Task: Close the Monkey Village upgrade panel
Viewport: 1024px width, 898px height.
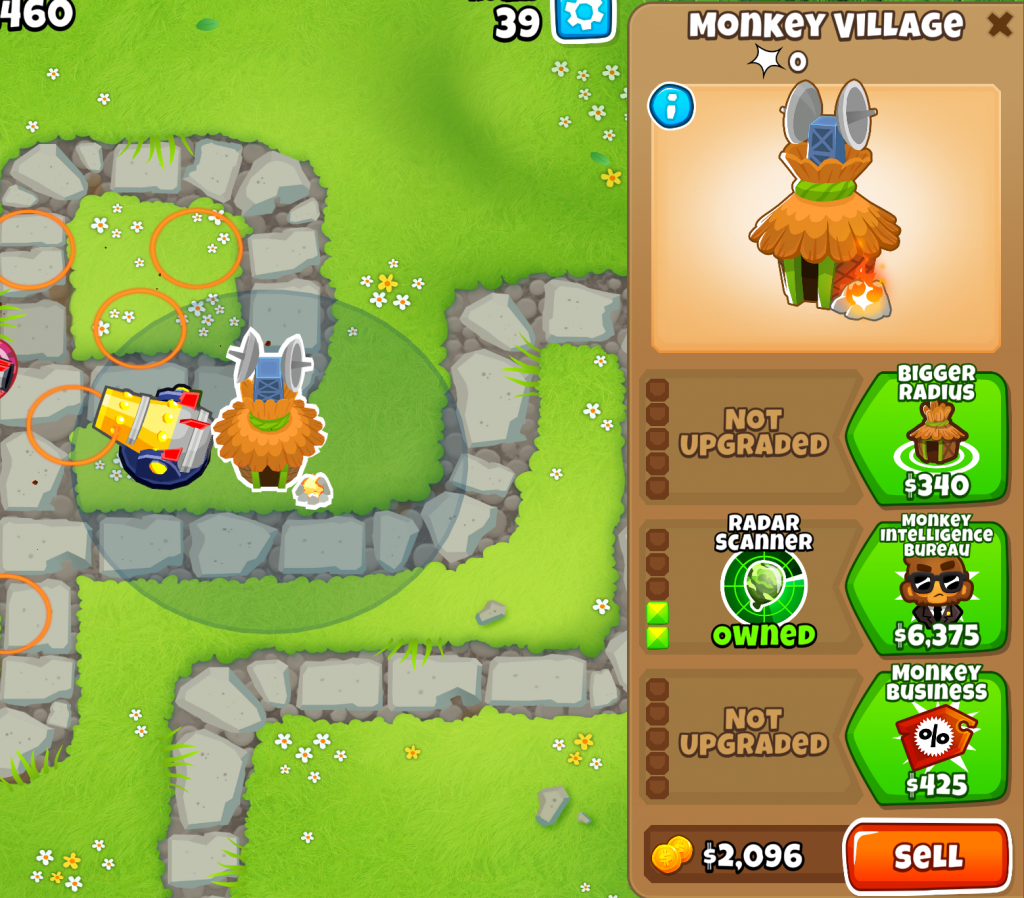Action: click(x=999, y=24)
